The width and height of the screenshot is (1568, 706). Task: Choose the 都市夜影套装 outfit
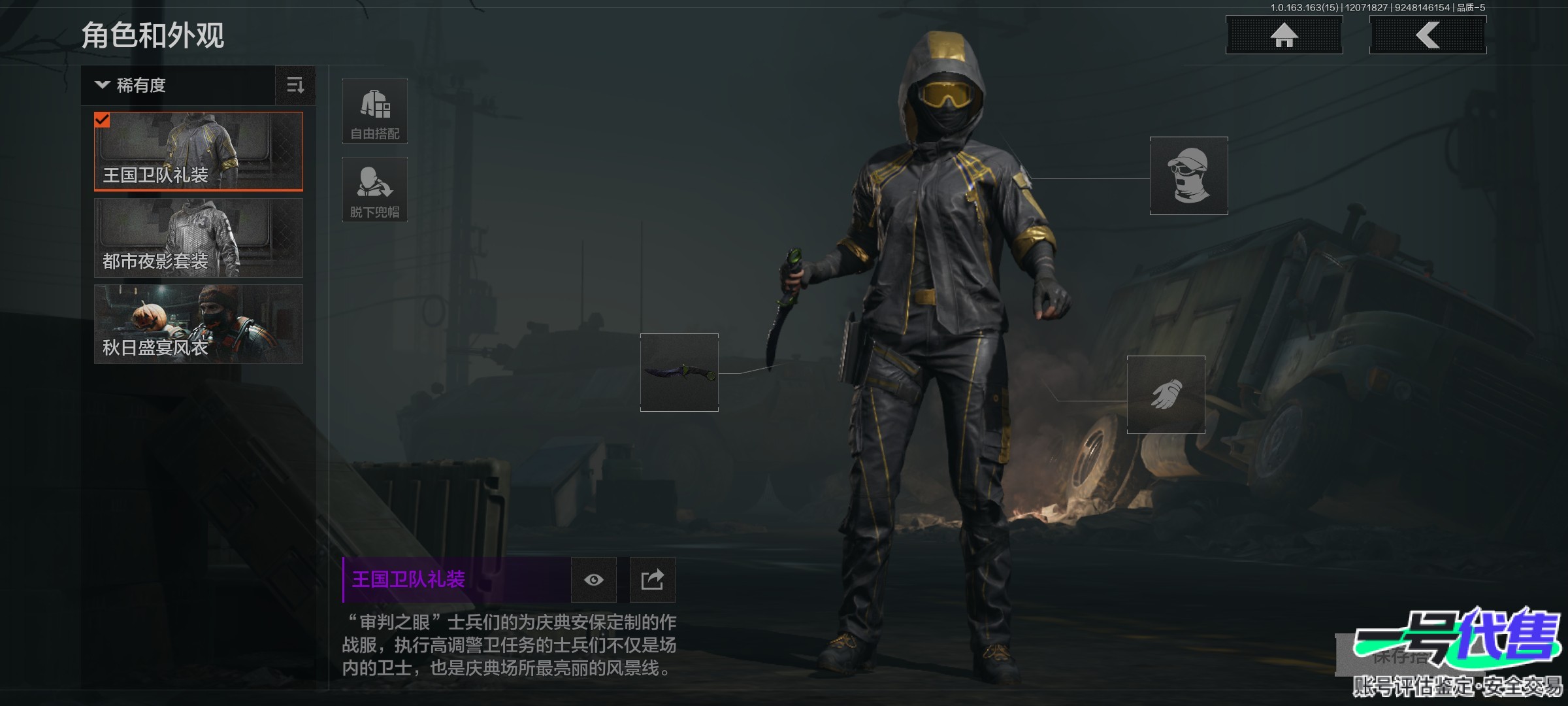199,238
